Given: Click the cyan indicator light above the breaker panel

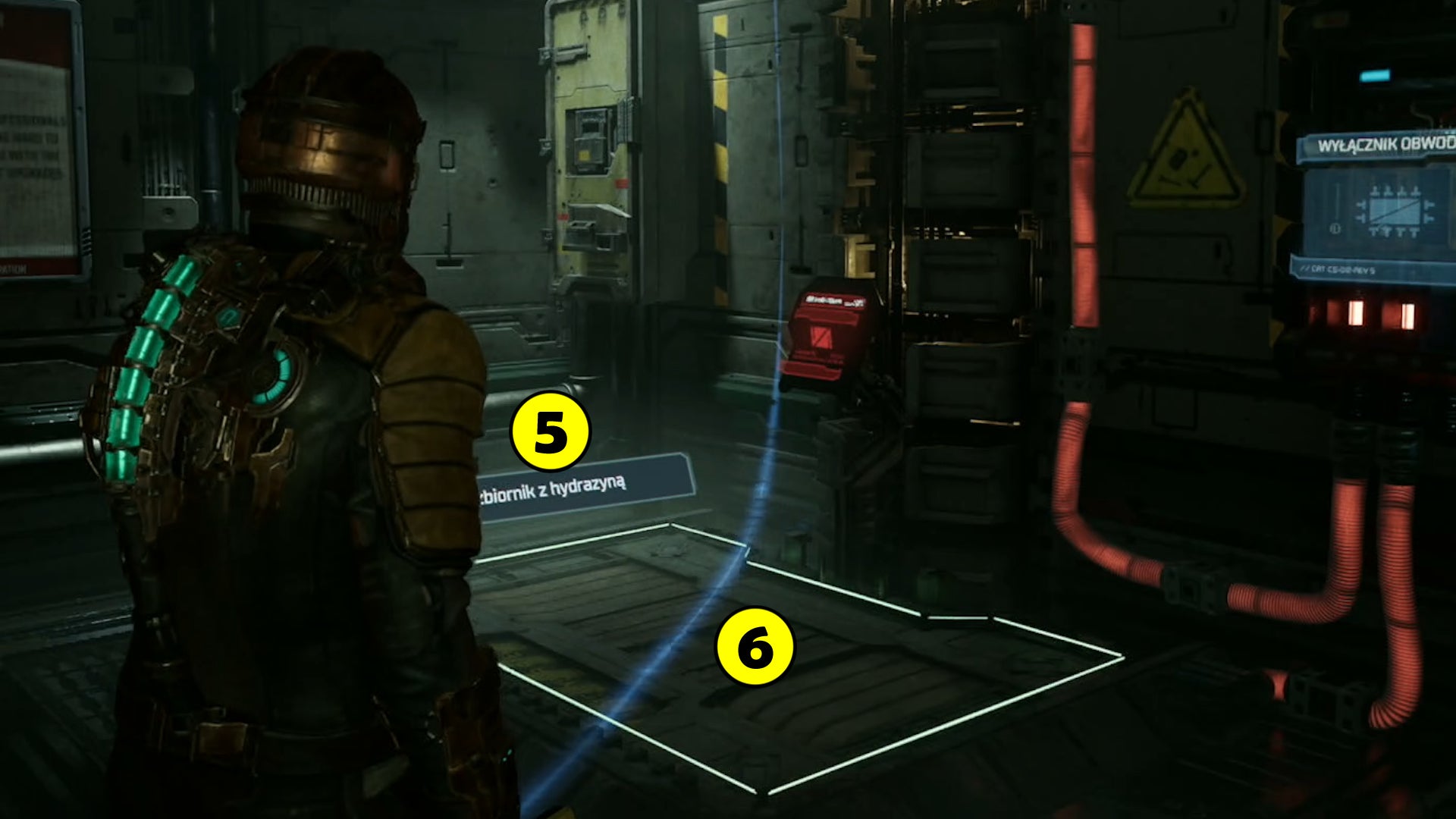Looking at the screenshot, I should [x=1375, y=74].
